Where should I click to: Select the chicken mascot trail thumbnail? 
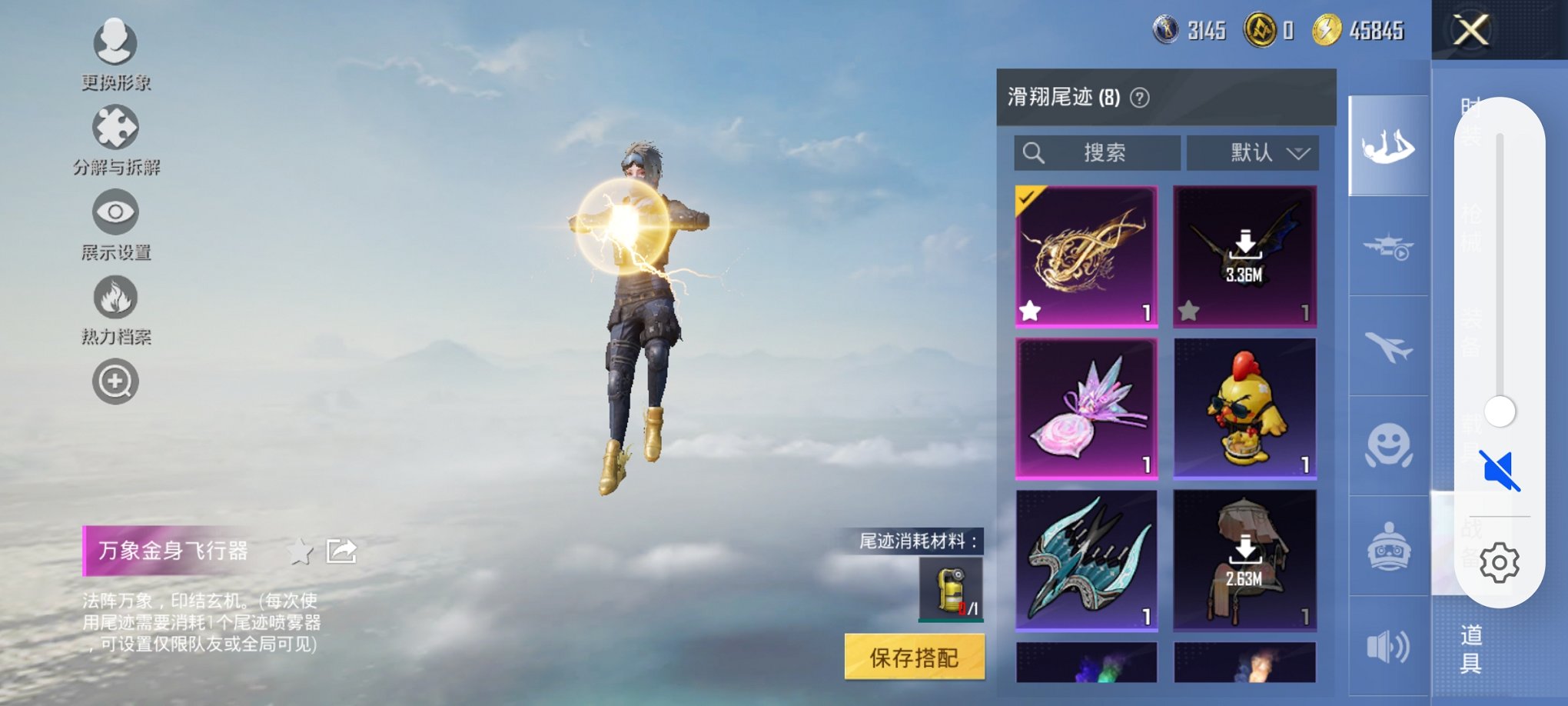point(1245,406)
